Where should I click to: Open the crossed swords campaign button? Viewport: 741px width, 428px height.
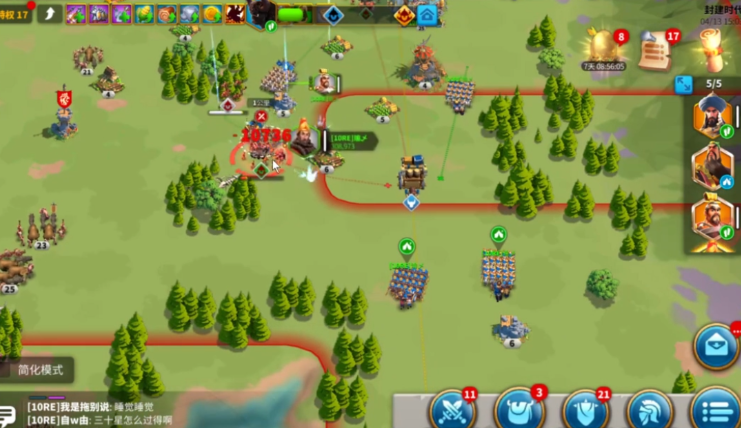point(452,410)
